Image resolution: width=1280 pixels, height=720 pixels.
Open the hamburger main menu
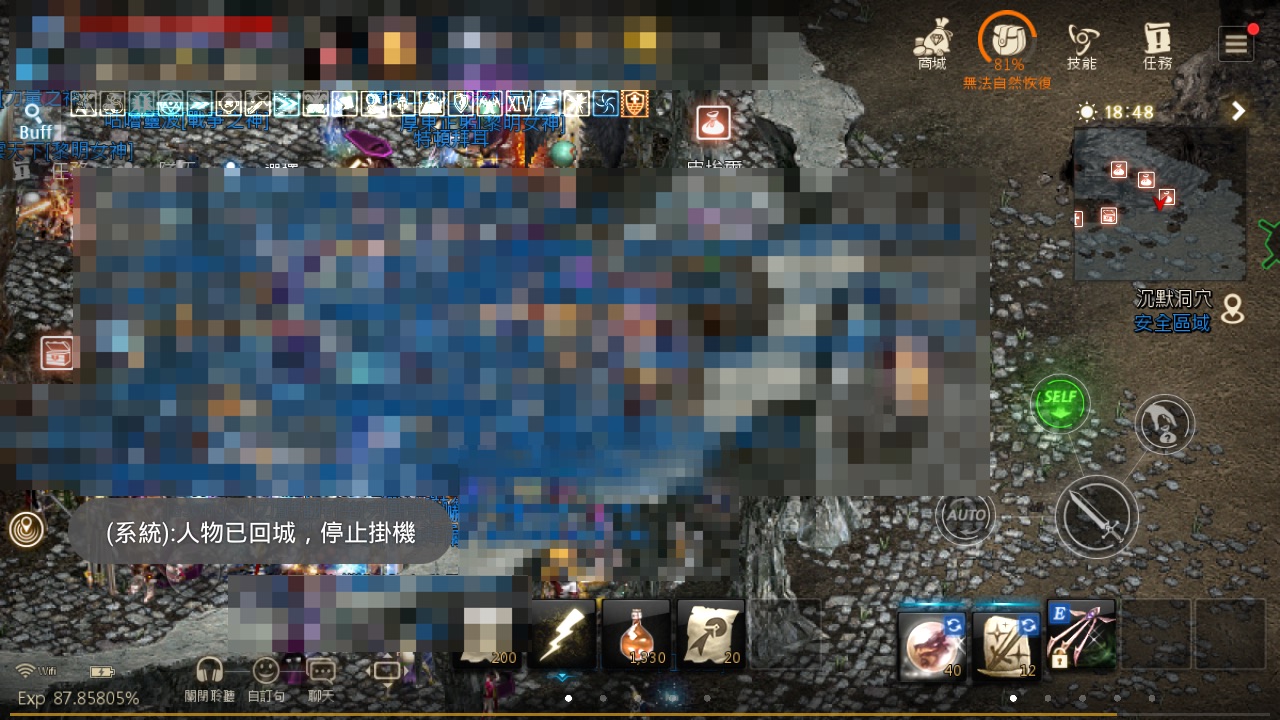pyautogui.click(x=1236, y=43)
